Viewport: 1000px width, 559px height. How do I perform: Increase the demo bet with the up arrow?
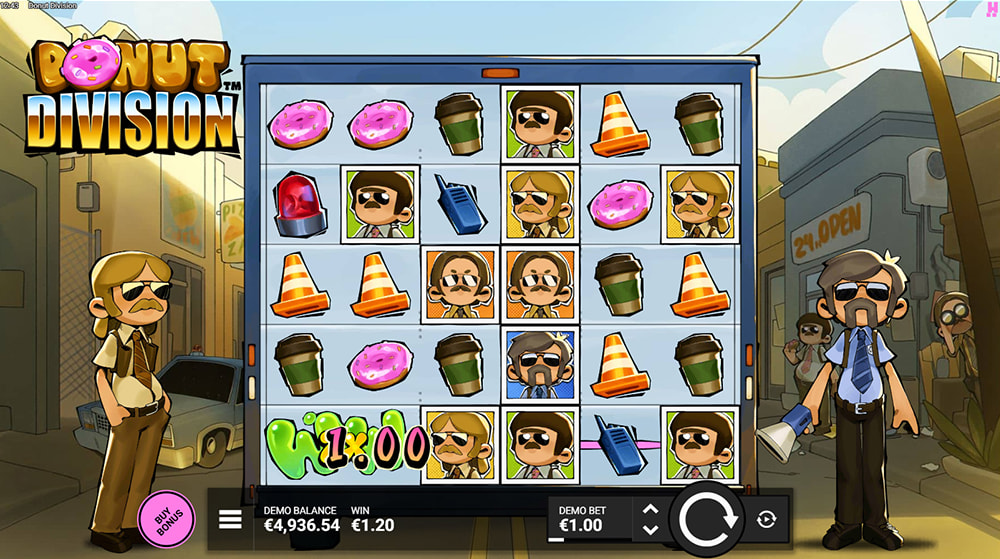650,509
